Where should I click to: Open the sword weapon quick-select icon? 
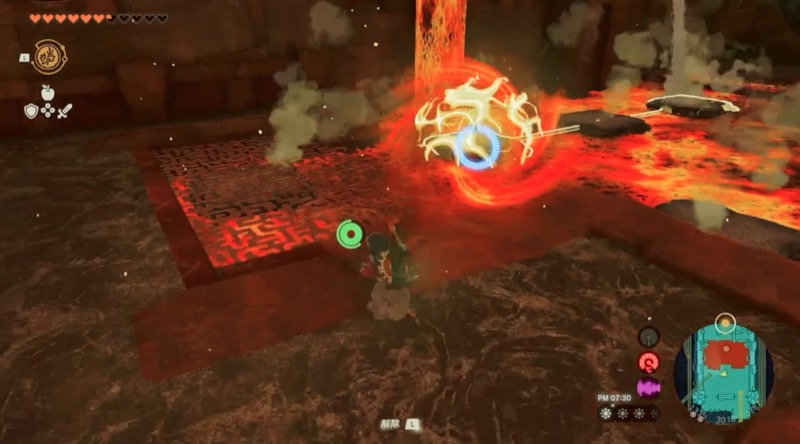(65, 111)
